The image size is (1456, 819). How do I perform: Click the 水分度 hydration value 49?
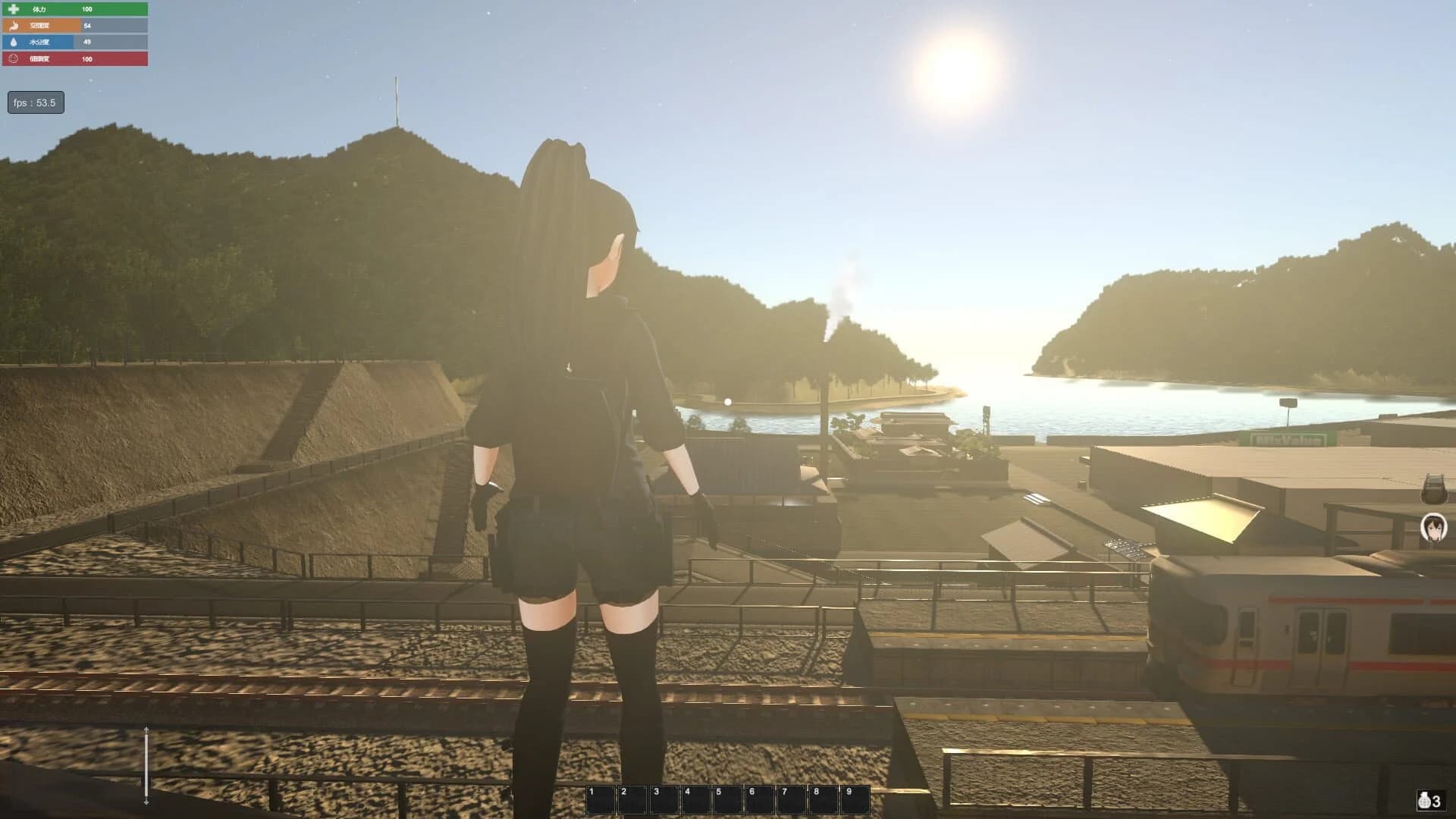point(87,42)
